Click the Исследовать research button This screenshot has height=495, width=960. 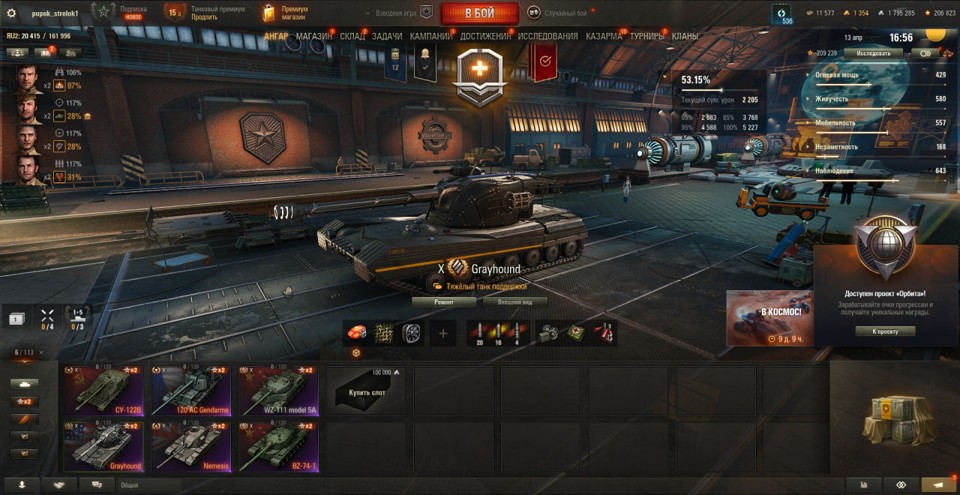click(872, 53)
